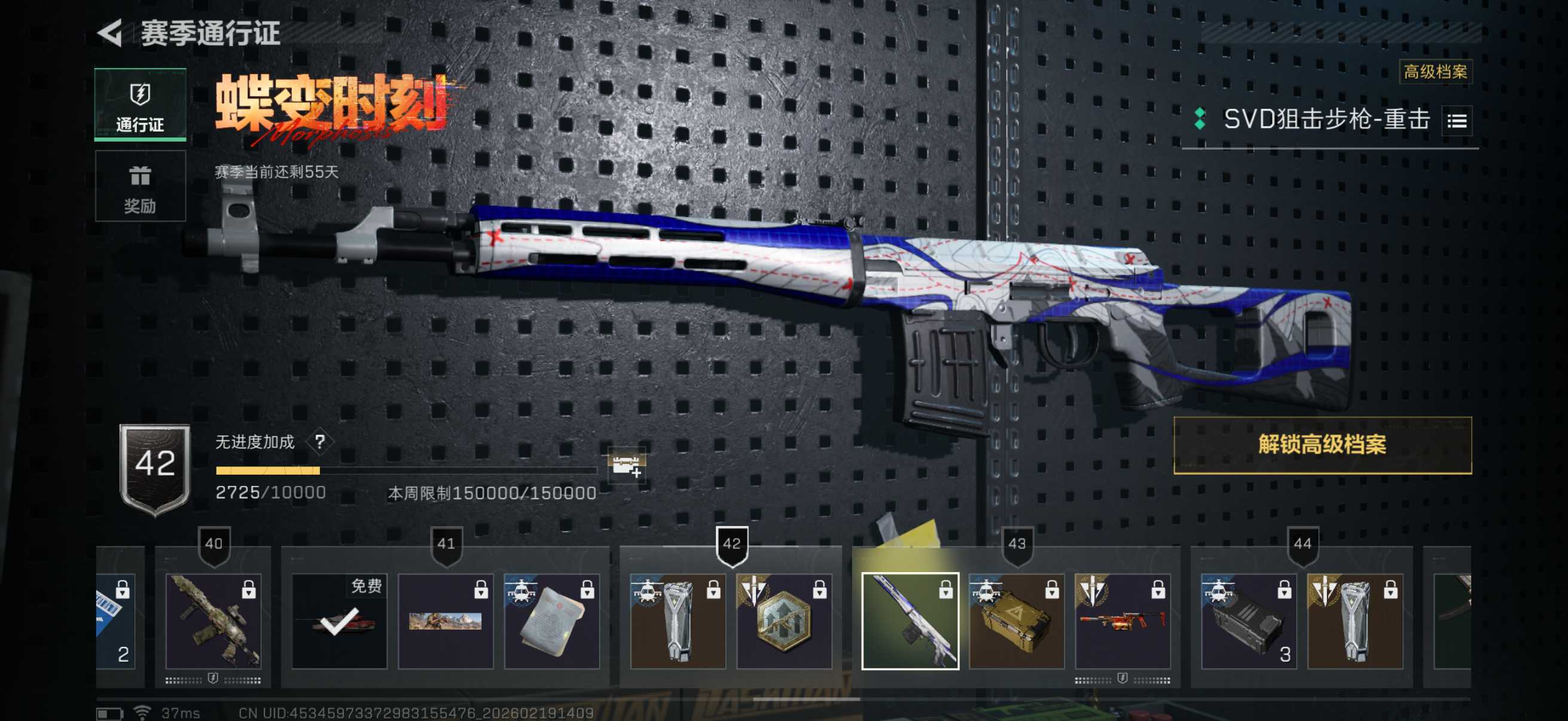This screenshot has height=721, width=1568.
Task: Select the paper document reward tile
Action: 551,621
